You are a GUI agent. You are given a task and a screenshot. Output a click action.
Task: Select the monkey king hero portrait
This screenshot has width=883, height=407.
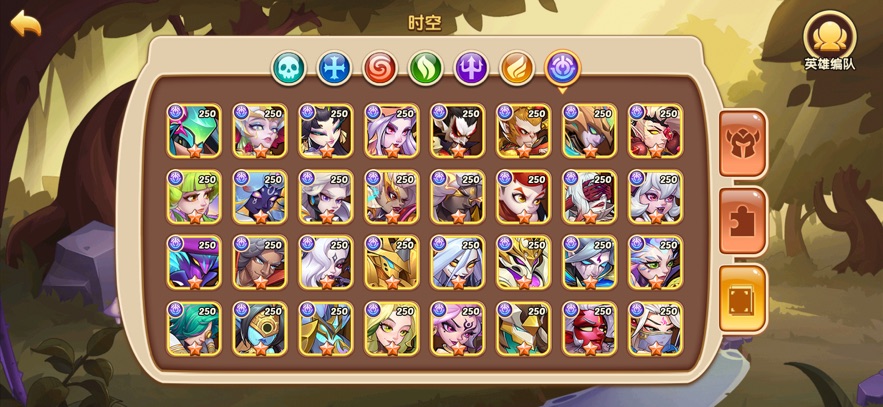pos(524,131)
